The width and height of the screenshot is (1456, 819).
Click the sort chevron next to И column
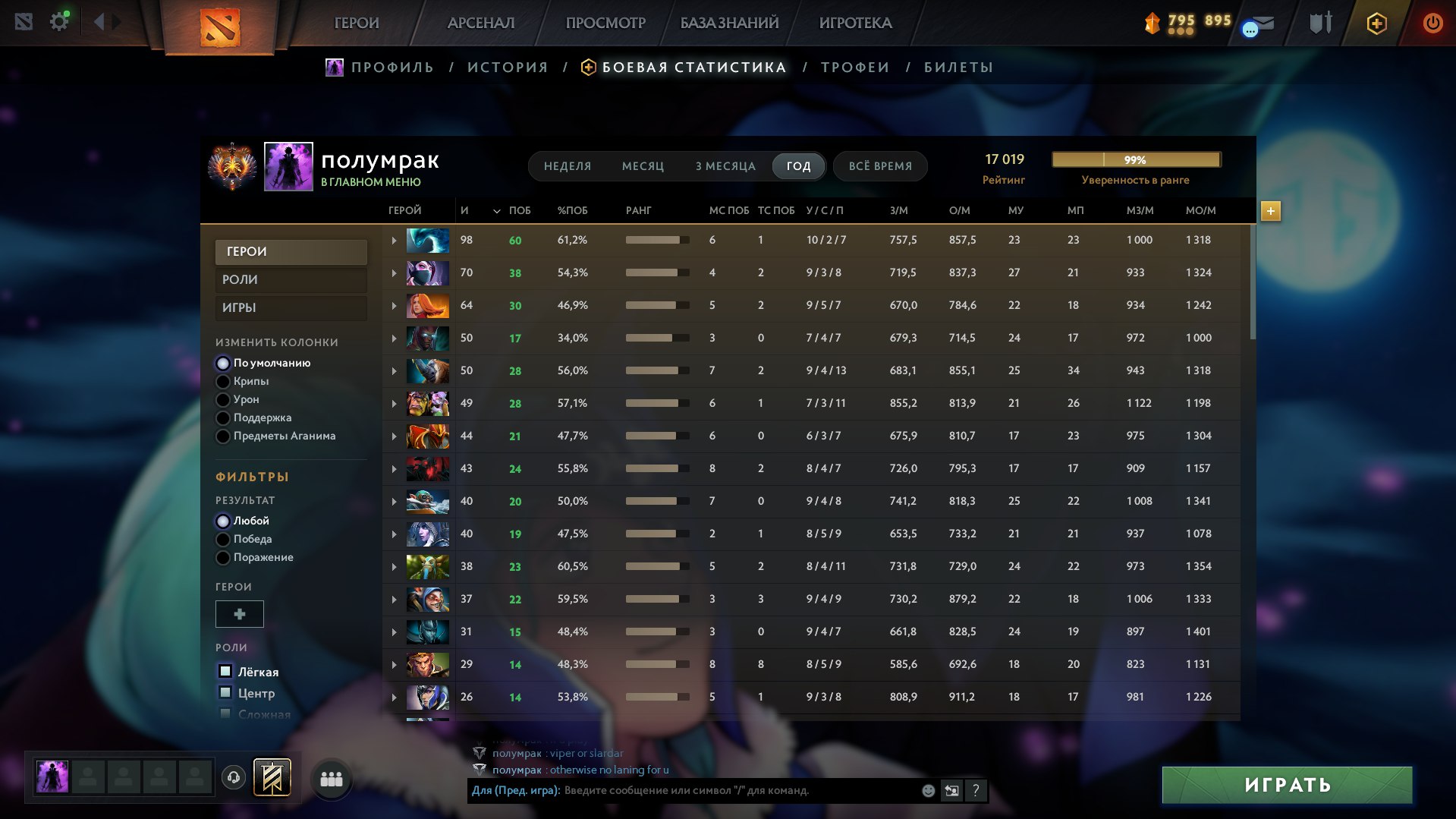497,211
